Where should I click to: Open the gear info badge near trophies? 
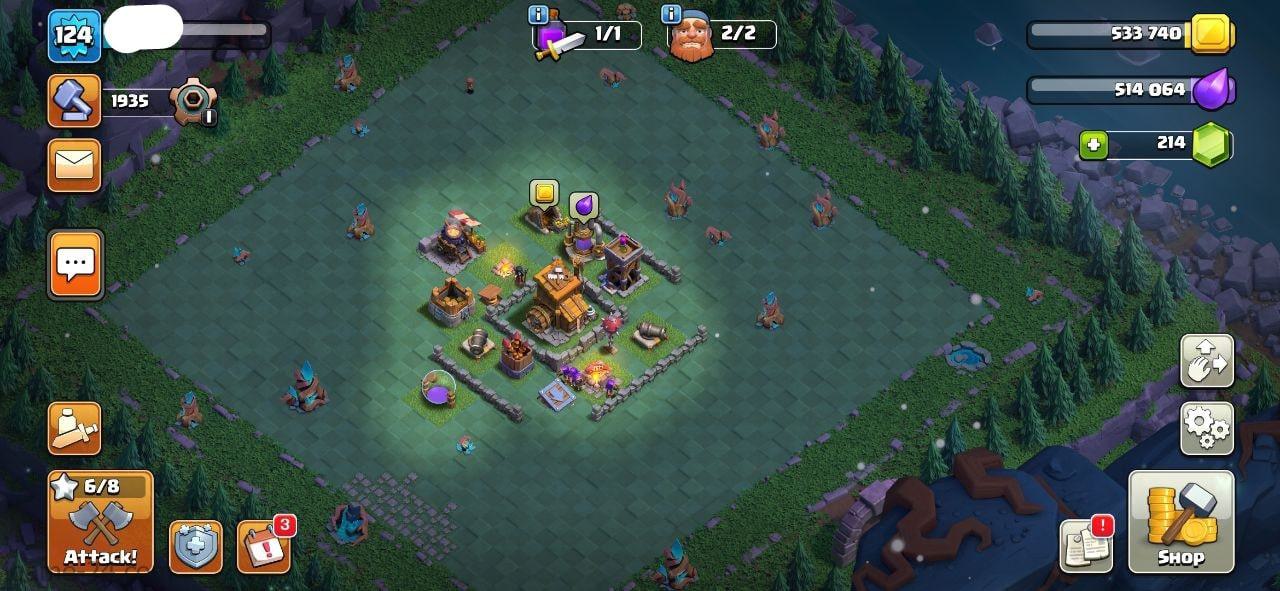point(190,100)
